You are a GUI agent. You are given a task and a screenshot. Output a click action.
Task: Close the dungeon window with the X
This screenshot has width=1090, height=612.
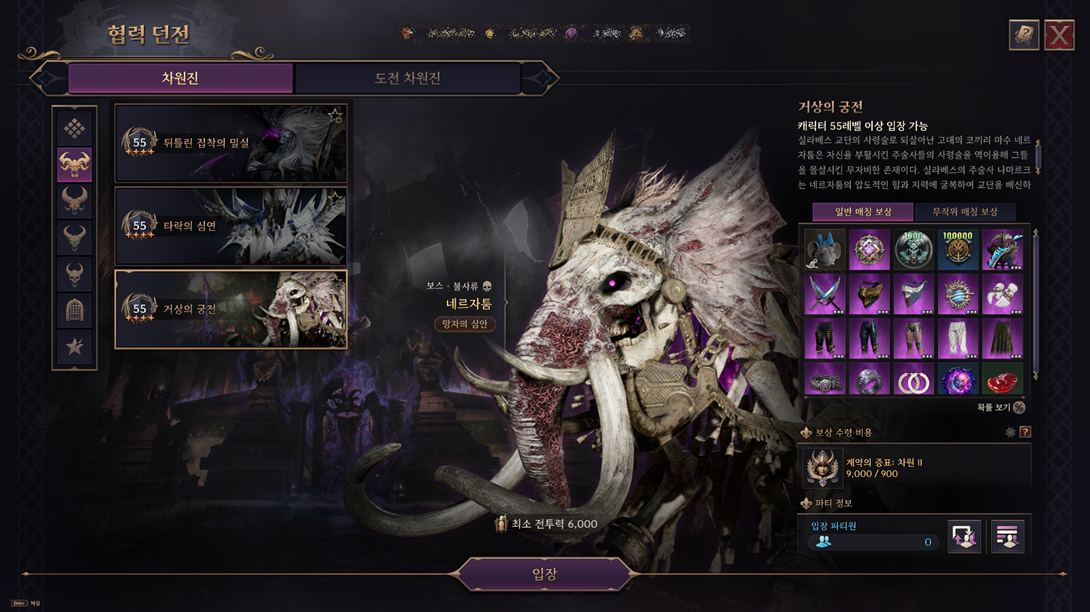[1059, 35]
